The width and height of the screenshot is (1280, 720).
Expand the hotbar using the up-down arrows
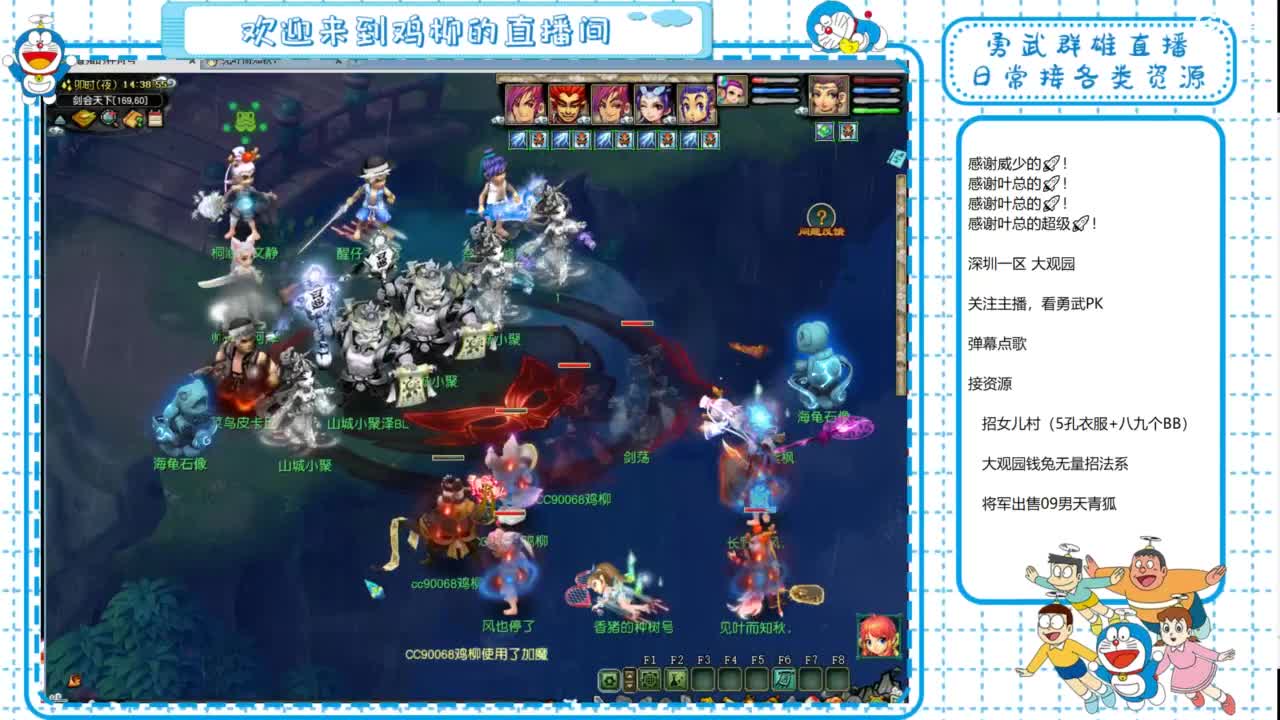[x=629, y=679]
